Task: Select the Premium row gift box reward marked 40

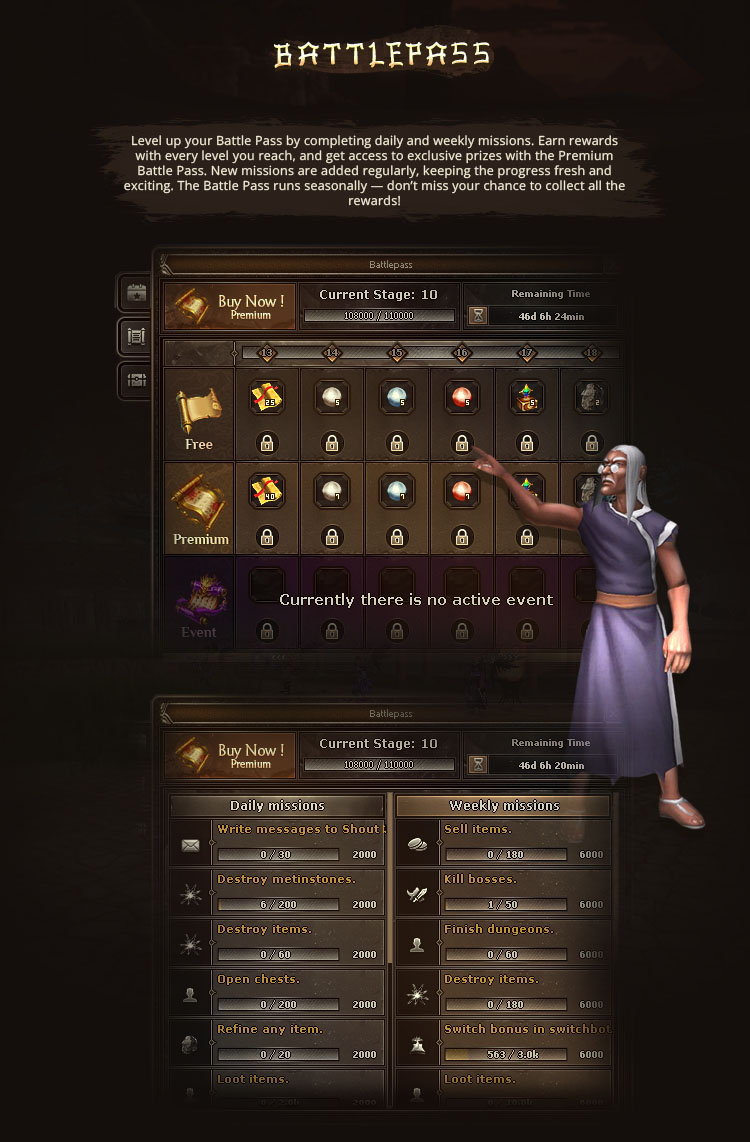Action: click(267, 491)
